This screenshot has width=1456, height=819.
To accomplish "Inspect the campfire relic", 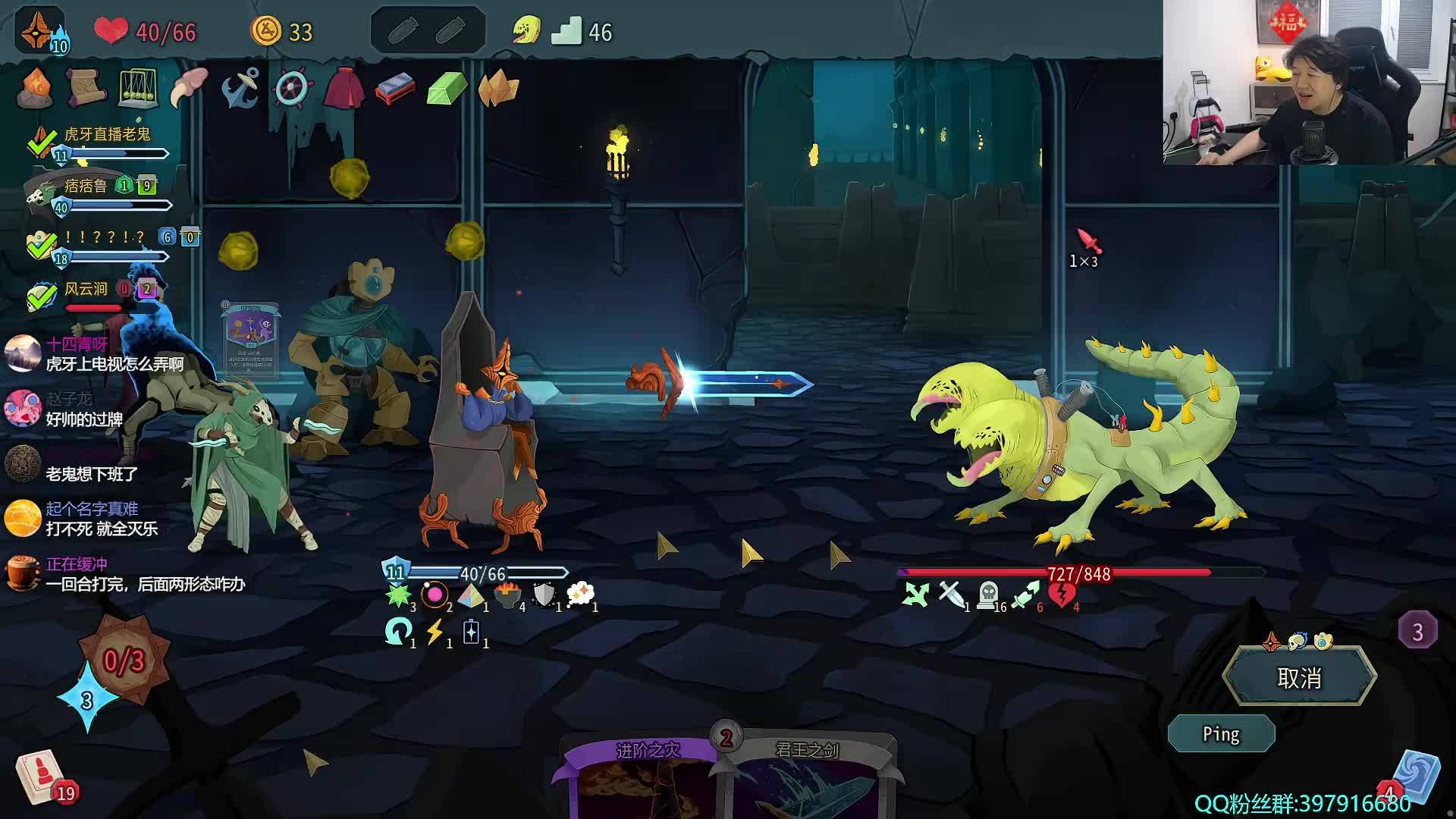I will coord(35,88).
